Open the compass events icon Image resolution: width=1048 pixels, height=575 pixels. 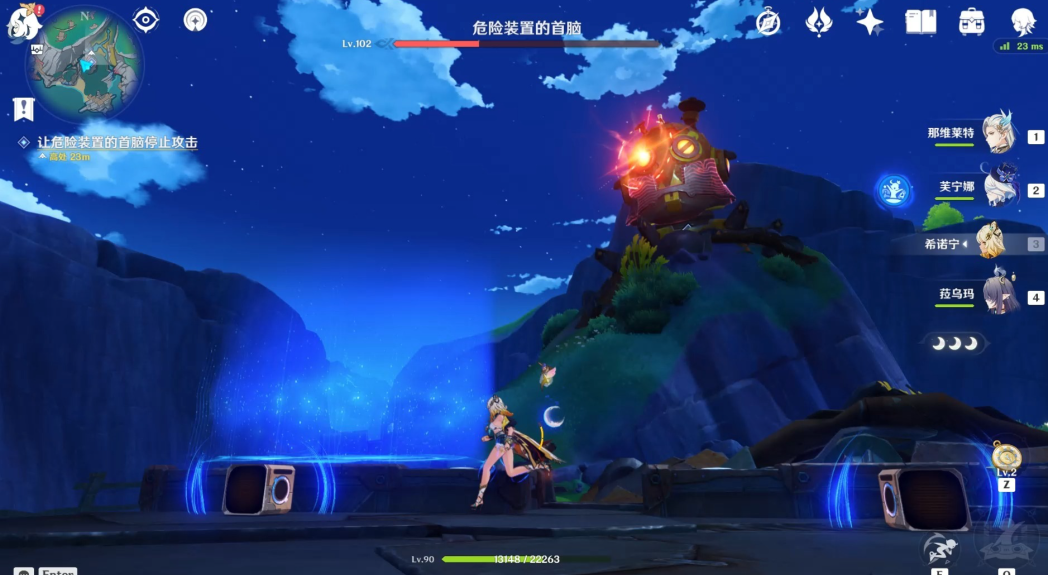point(768,21)
